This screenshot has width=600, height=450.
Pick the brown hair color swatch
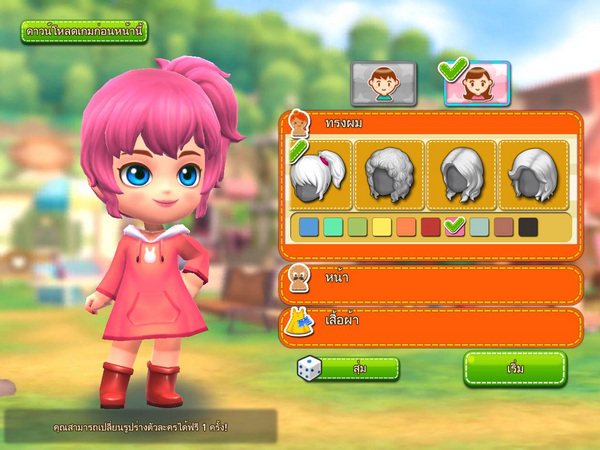503,227
